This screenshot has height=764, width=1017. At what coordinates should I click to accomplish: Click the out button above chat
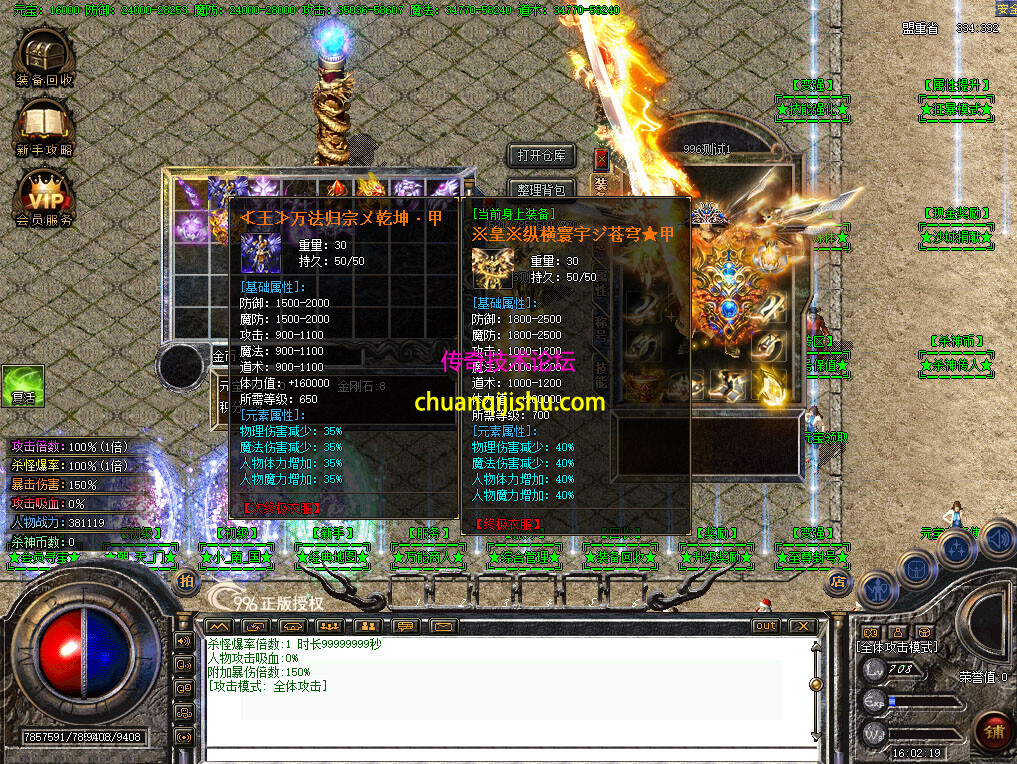coord(765,626)
